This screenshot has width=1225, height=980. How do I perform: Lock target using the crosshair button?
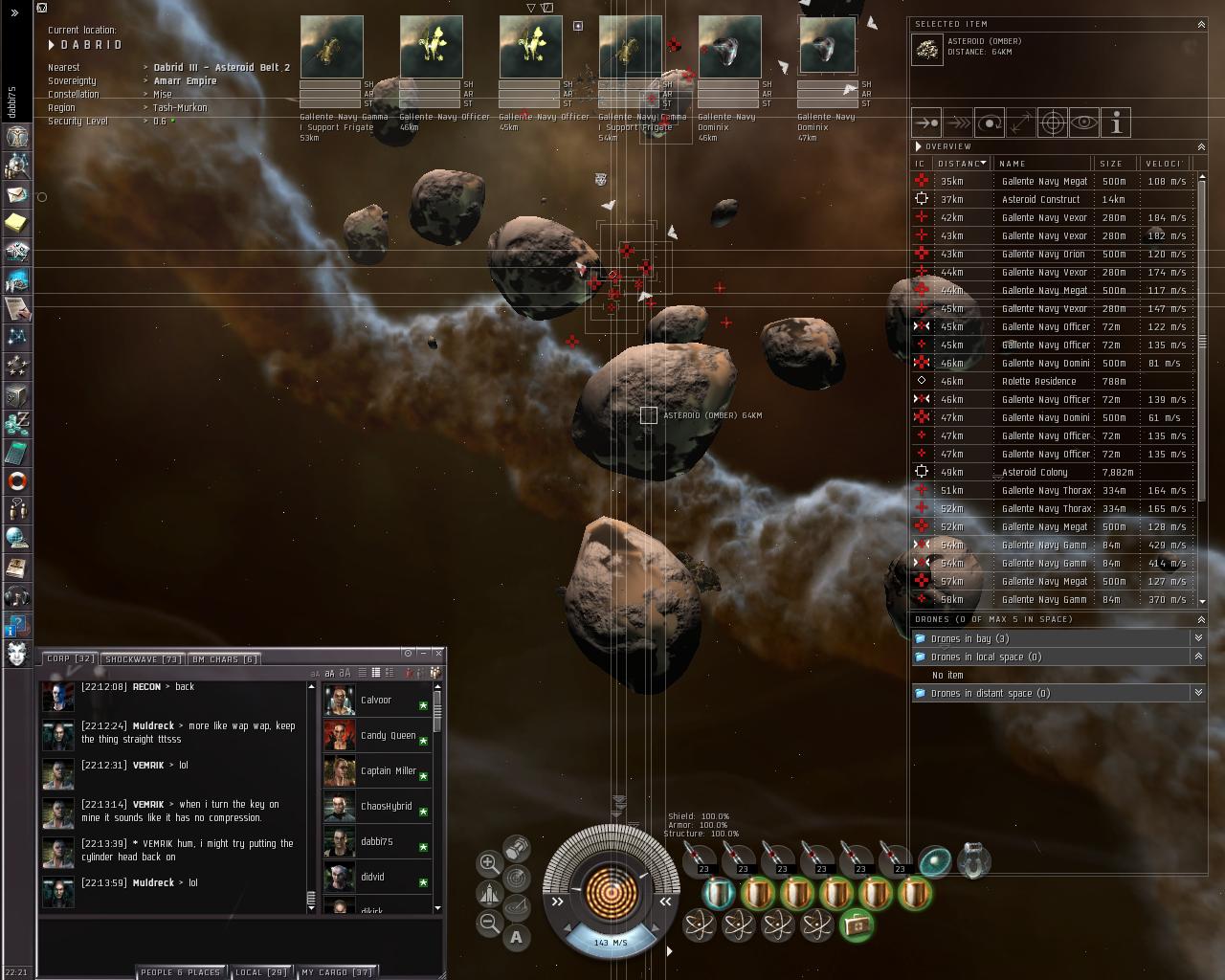tap(1052, 123)
